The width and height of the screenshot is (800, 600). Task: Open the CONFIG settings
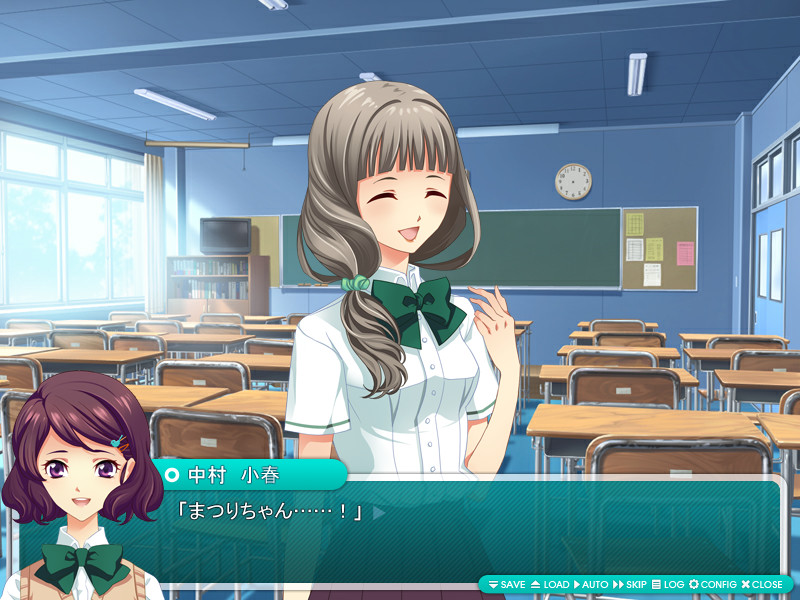coord(712,584)
